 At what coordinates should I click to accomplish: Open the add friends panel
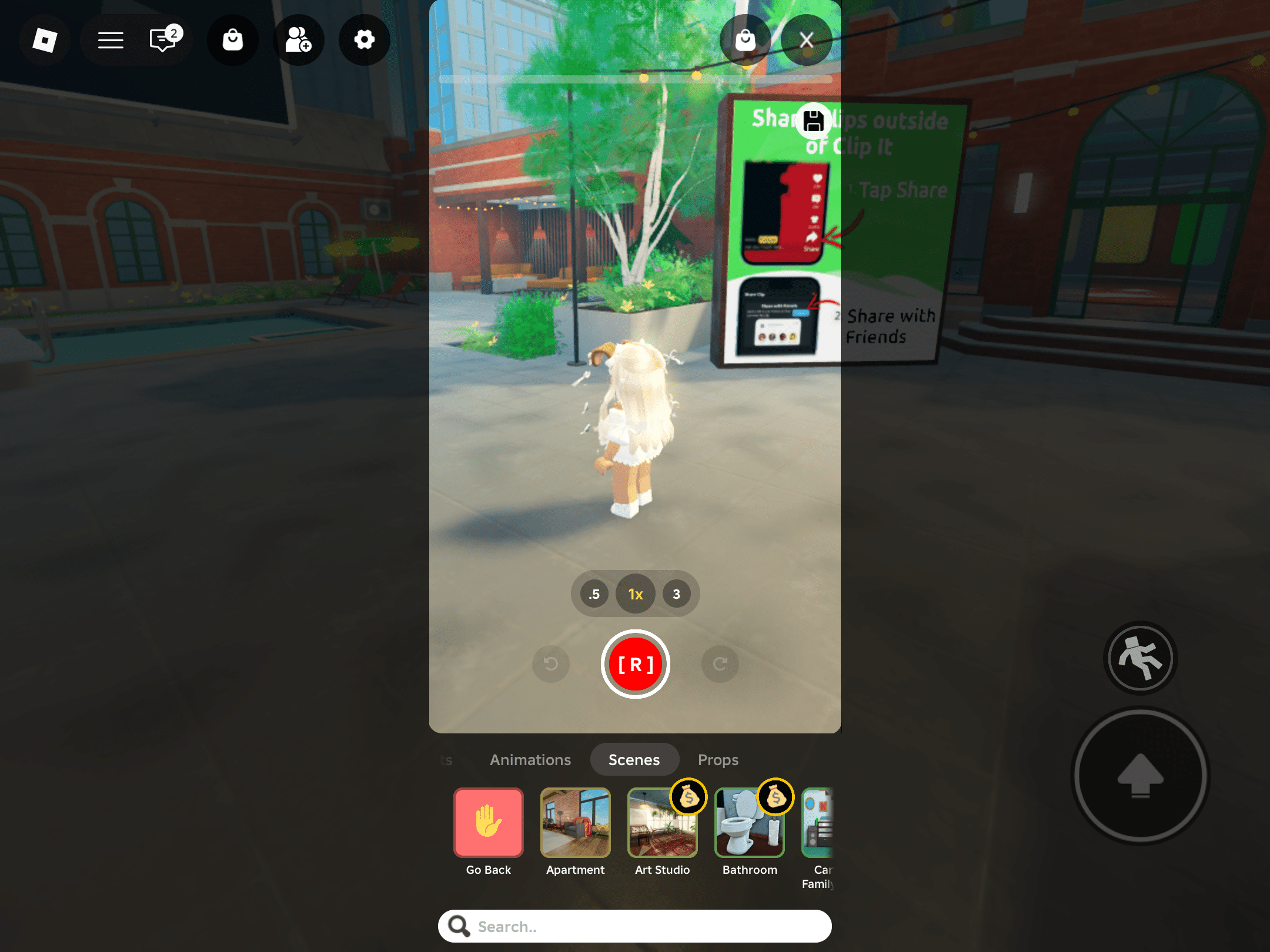point(299,40)
